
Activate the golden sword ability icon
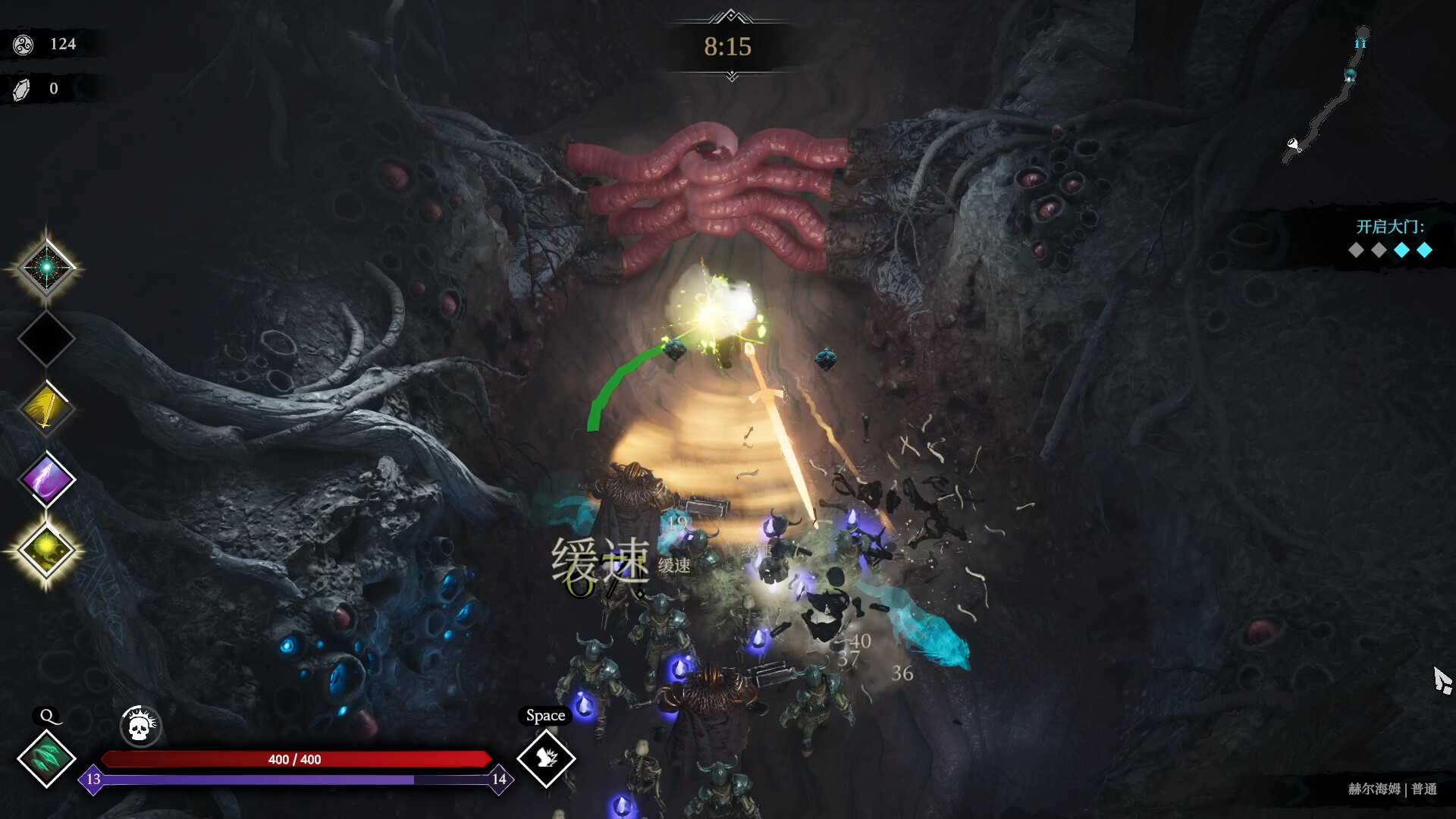[46, 409]
